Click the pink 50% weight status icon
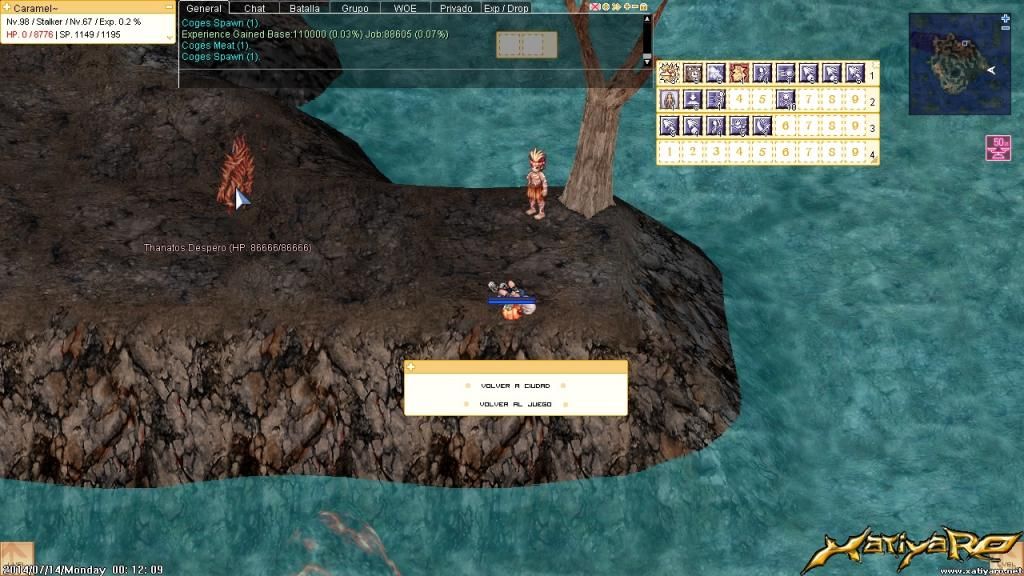 [997, 147]
